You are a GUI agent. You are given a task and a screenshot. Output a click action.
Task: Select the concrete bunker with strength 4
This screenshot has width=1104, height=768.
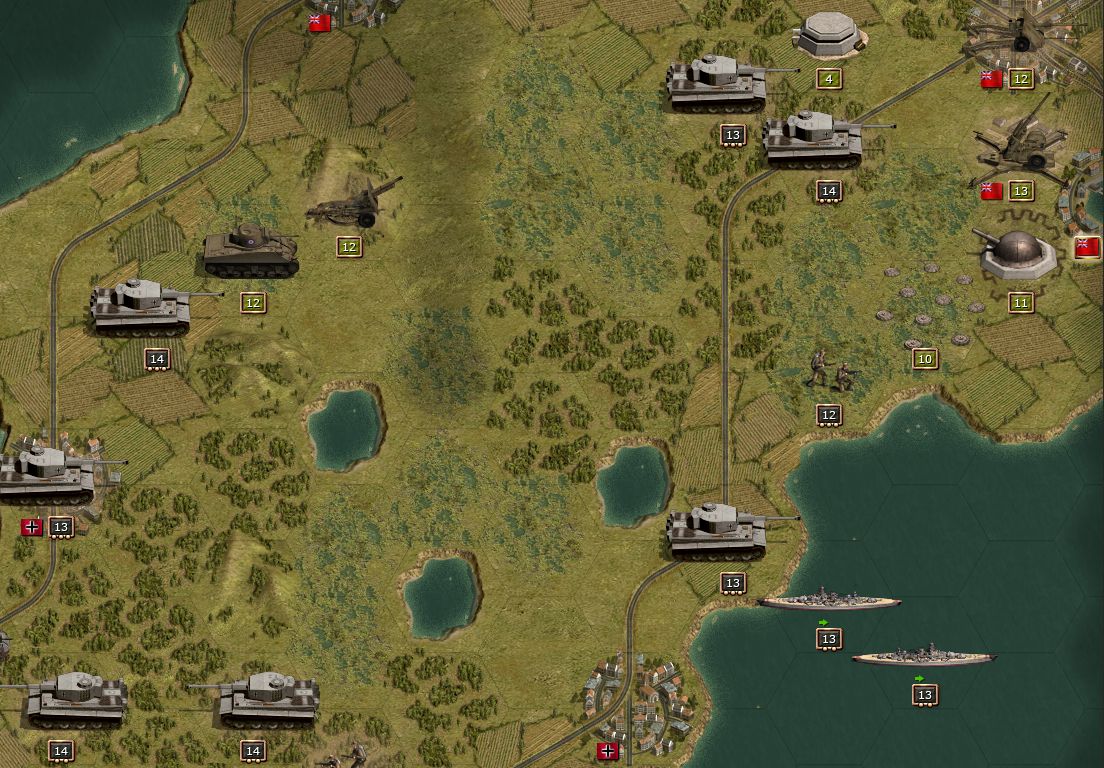click(828, 35)
